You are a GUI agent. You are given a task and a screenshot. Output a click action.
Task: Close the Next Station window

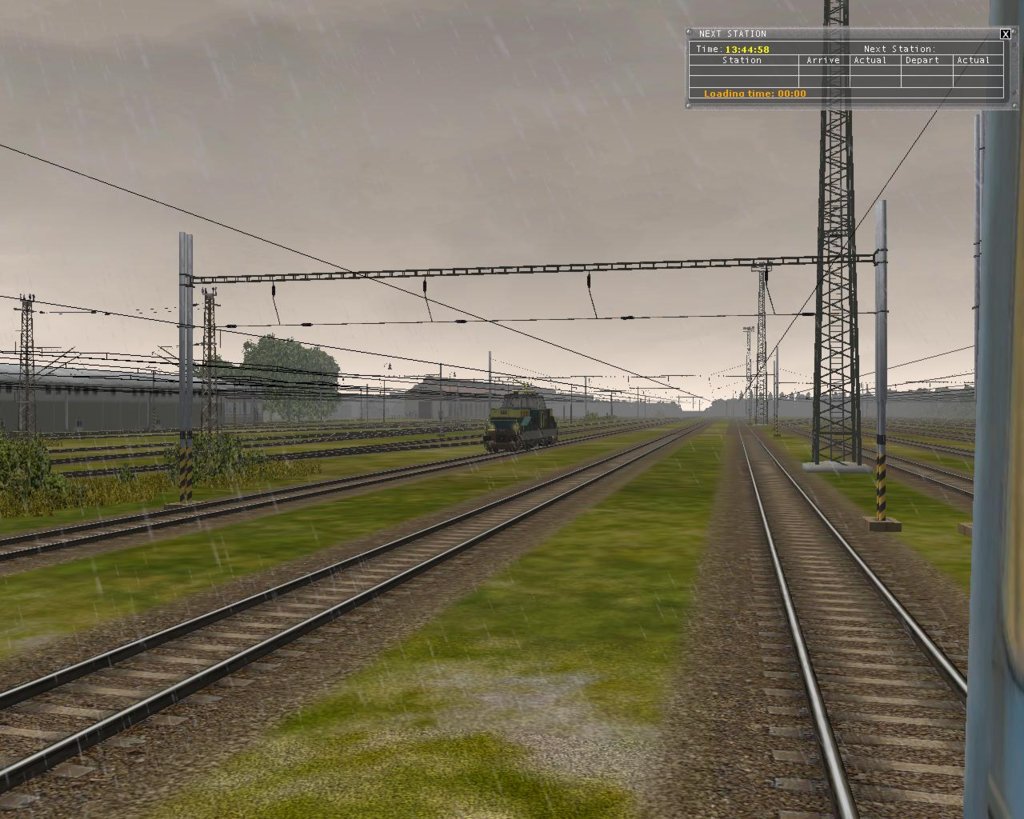[x=1005, y=34]
